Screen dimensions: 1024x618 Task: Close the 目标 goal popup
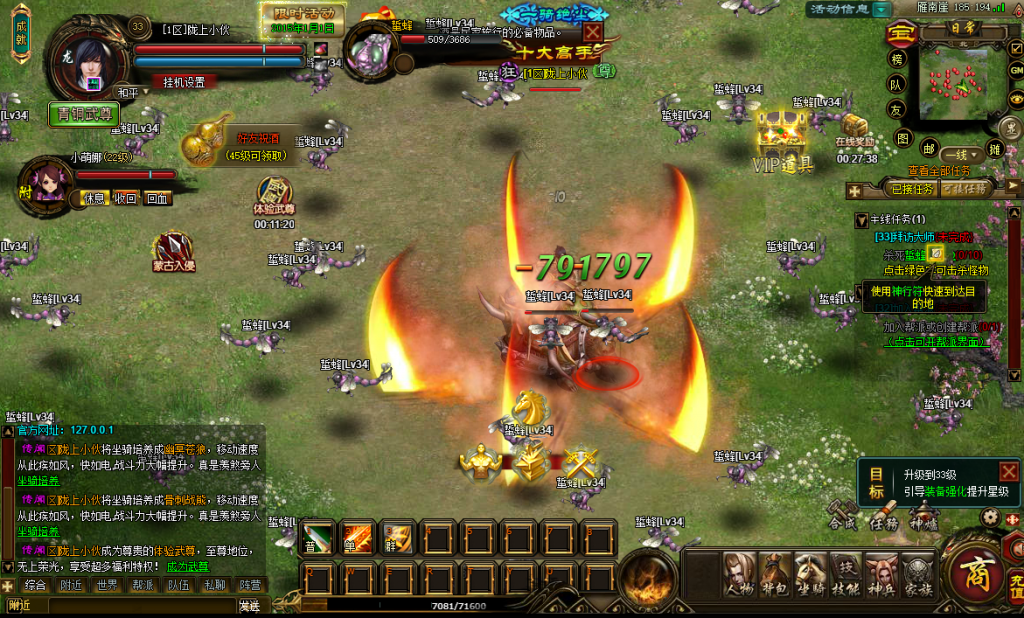[x=1008, y=471]
